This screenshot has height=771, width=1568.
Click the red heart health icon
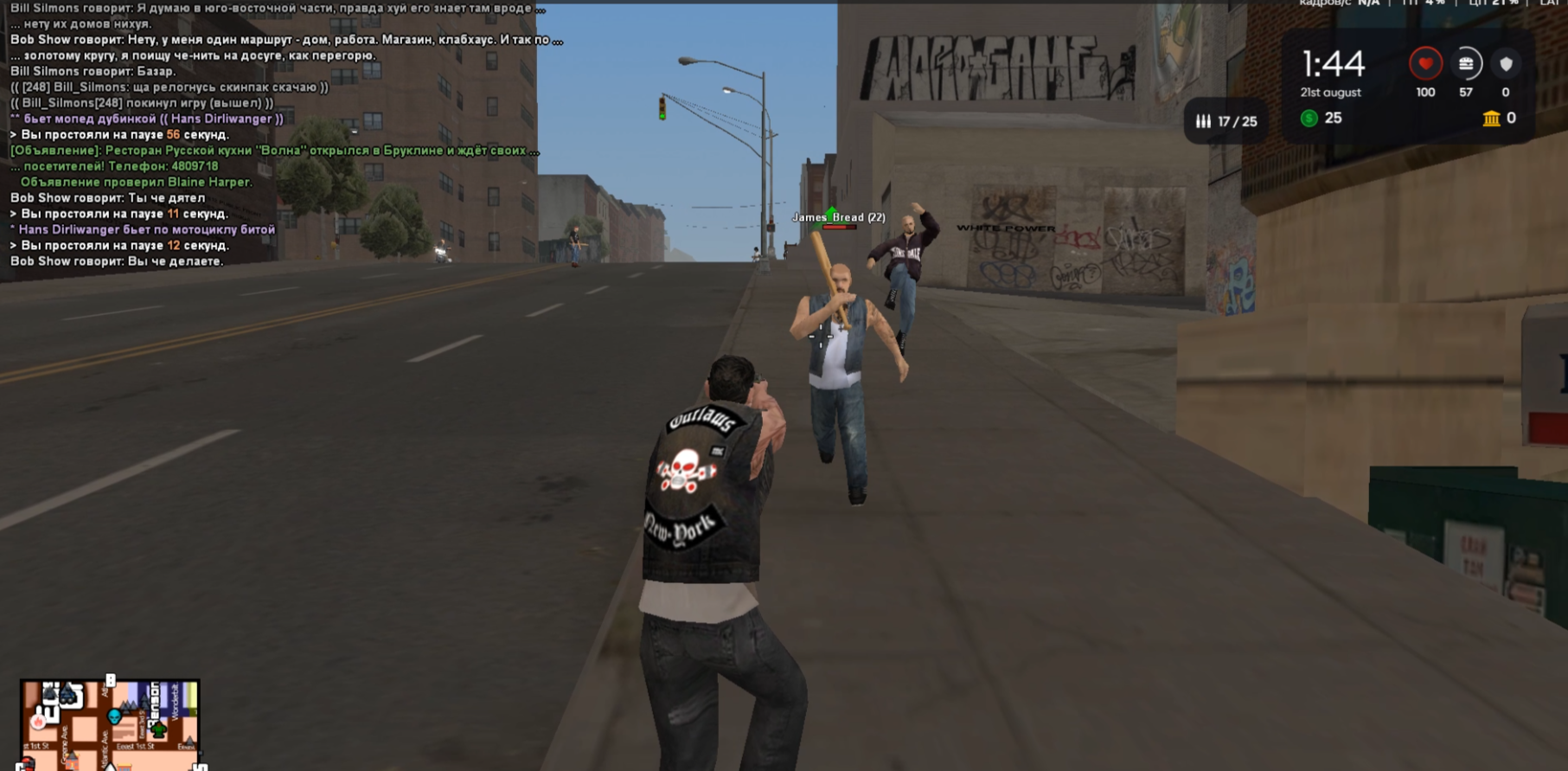[1426, 63]
